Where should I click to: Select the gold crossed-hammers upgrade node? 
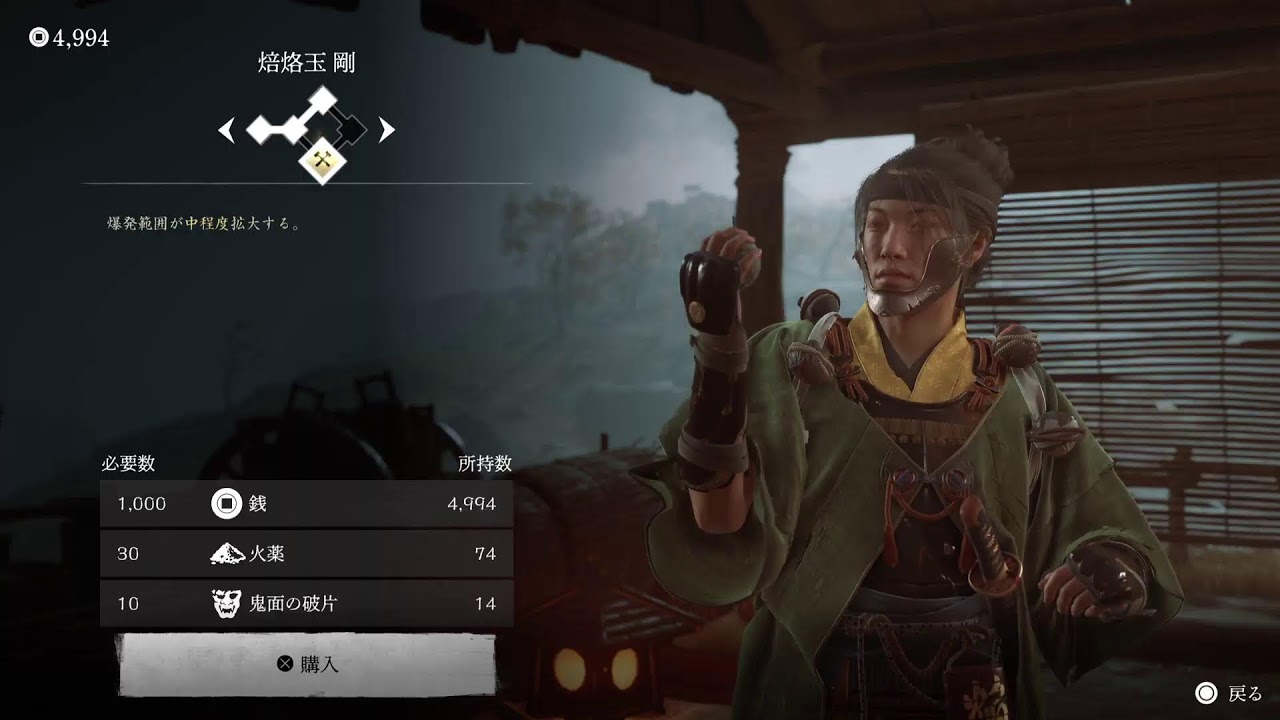tap(322, 159)
